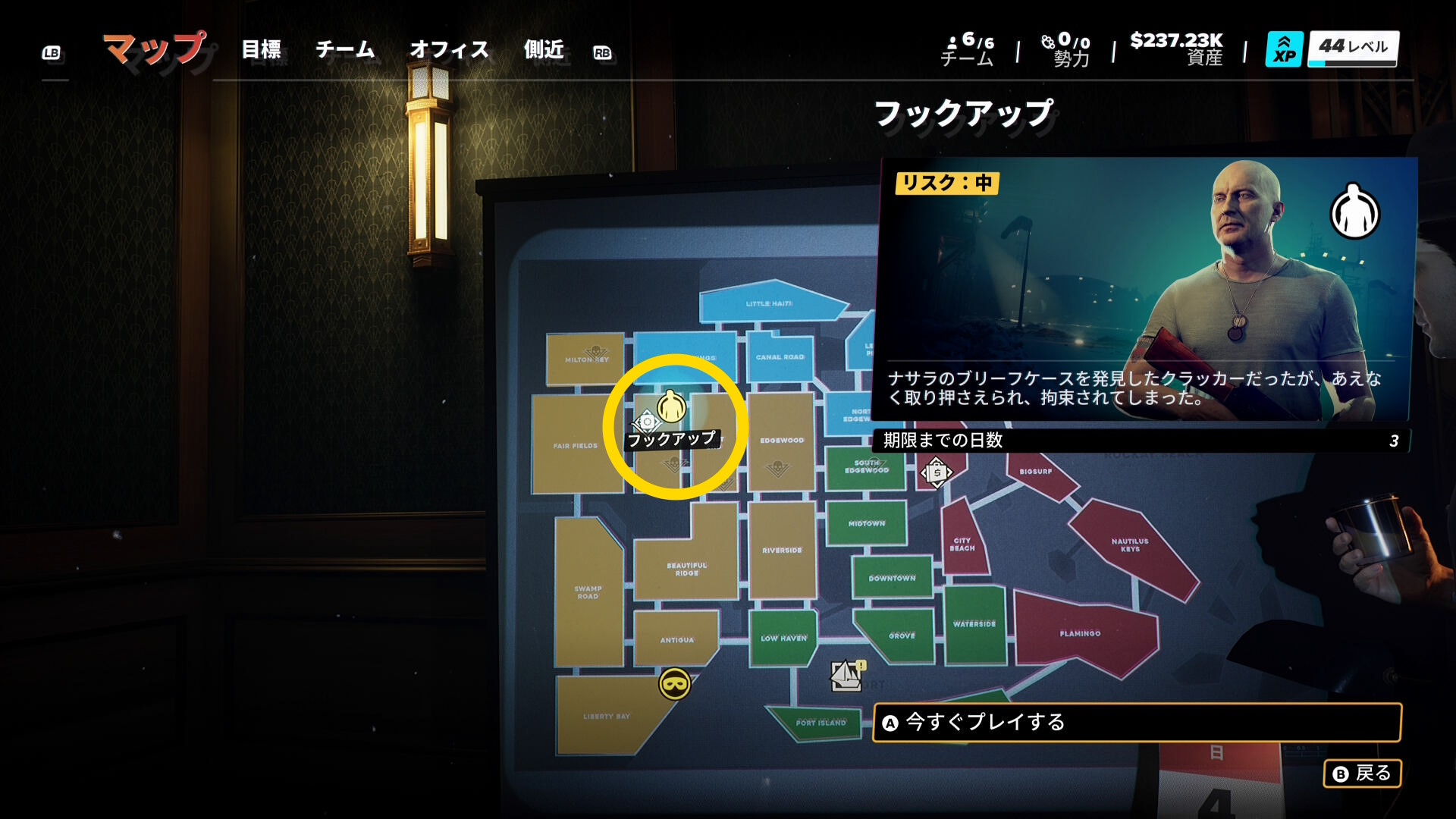Go back with the 戻る button
Screen dimensions: 1456x819
tap(1362, 773)
